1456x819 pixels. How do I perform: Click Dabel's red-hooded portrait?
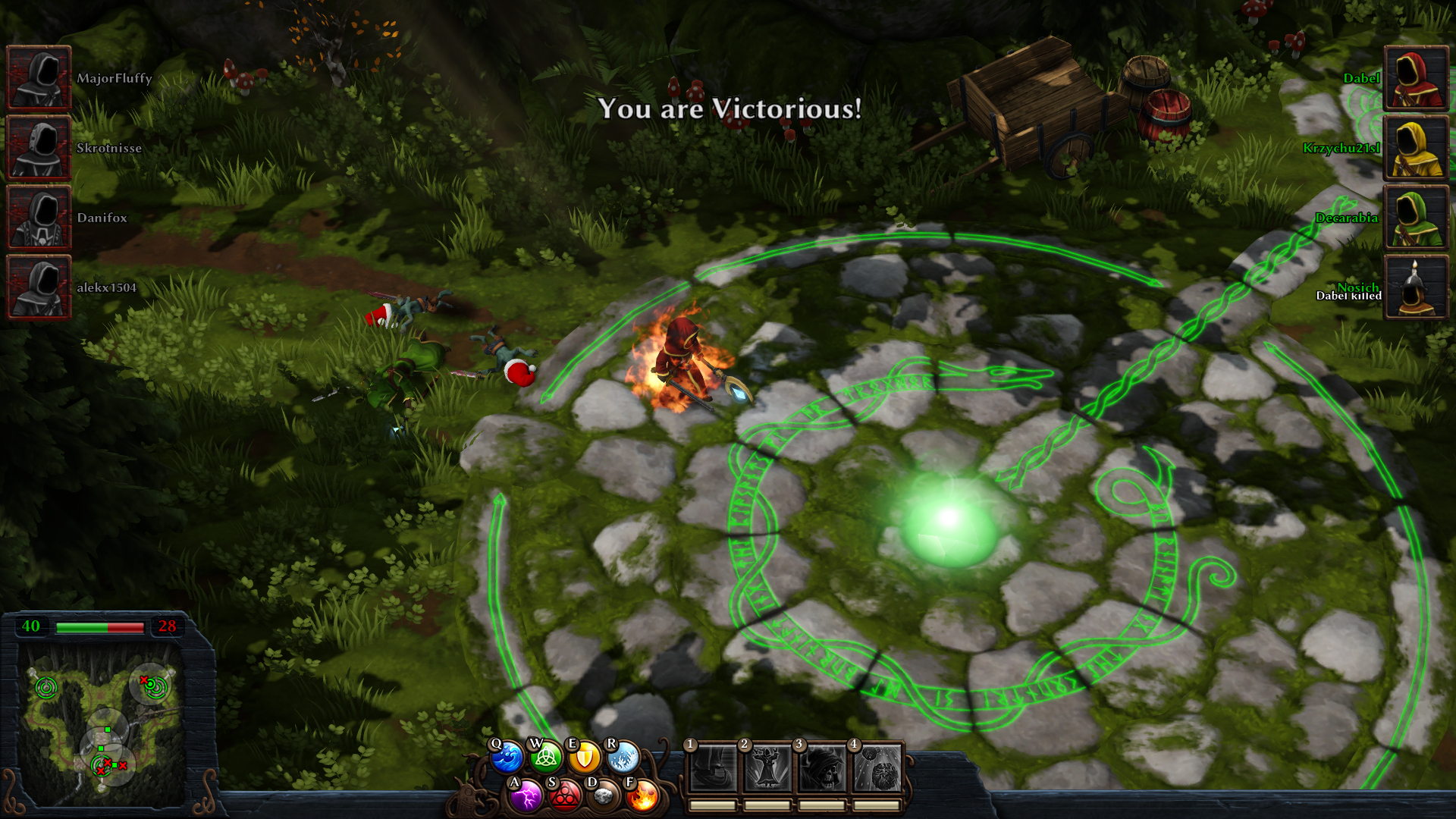(x=1416, y=78)
